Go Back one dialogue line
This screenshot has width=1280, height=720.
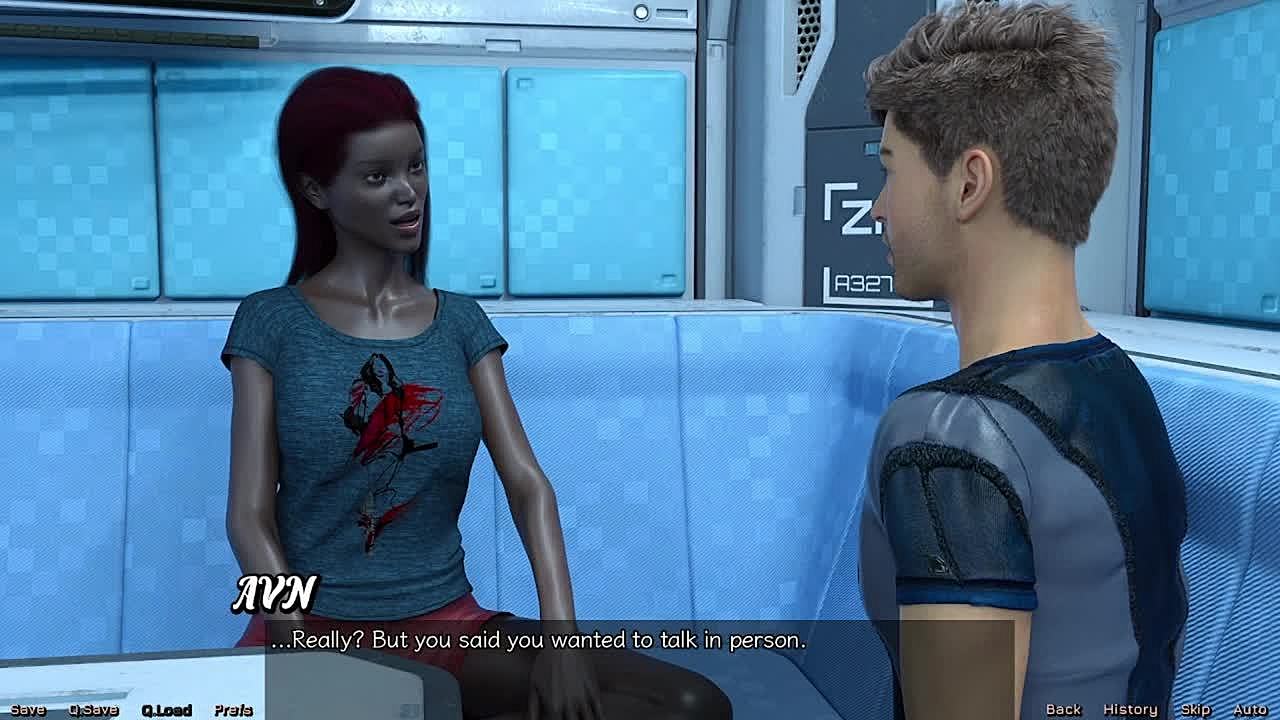tap(1063, 709)
